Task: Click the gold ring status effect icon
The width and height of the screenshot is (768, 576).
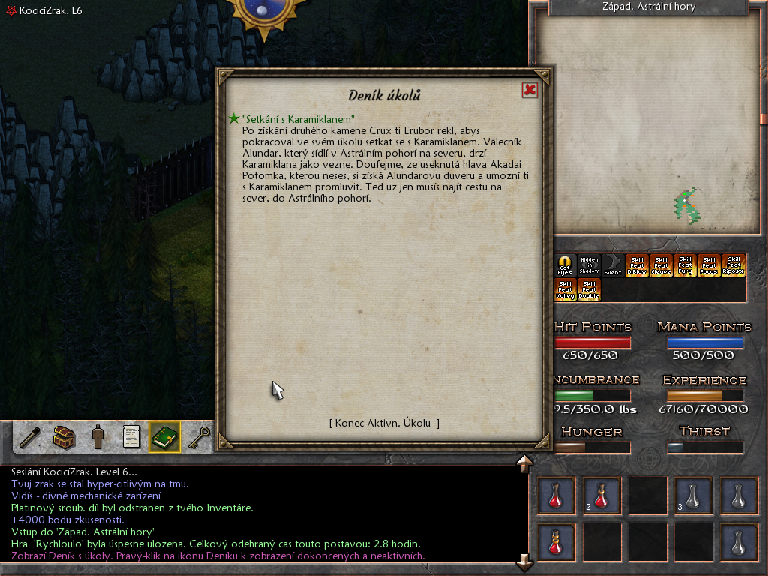Action: tap(565, 265)
